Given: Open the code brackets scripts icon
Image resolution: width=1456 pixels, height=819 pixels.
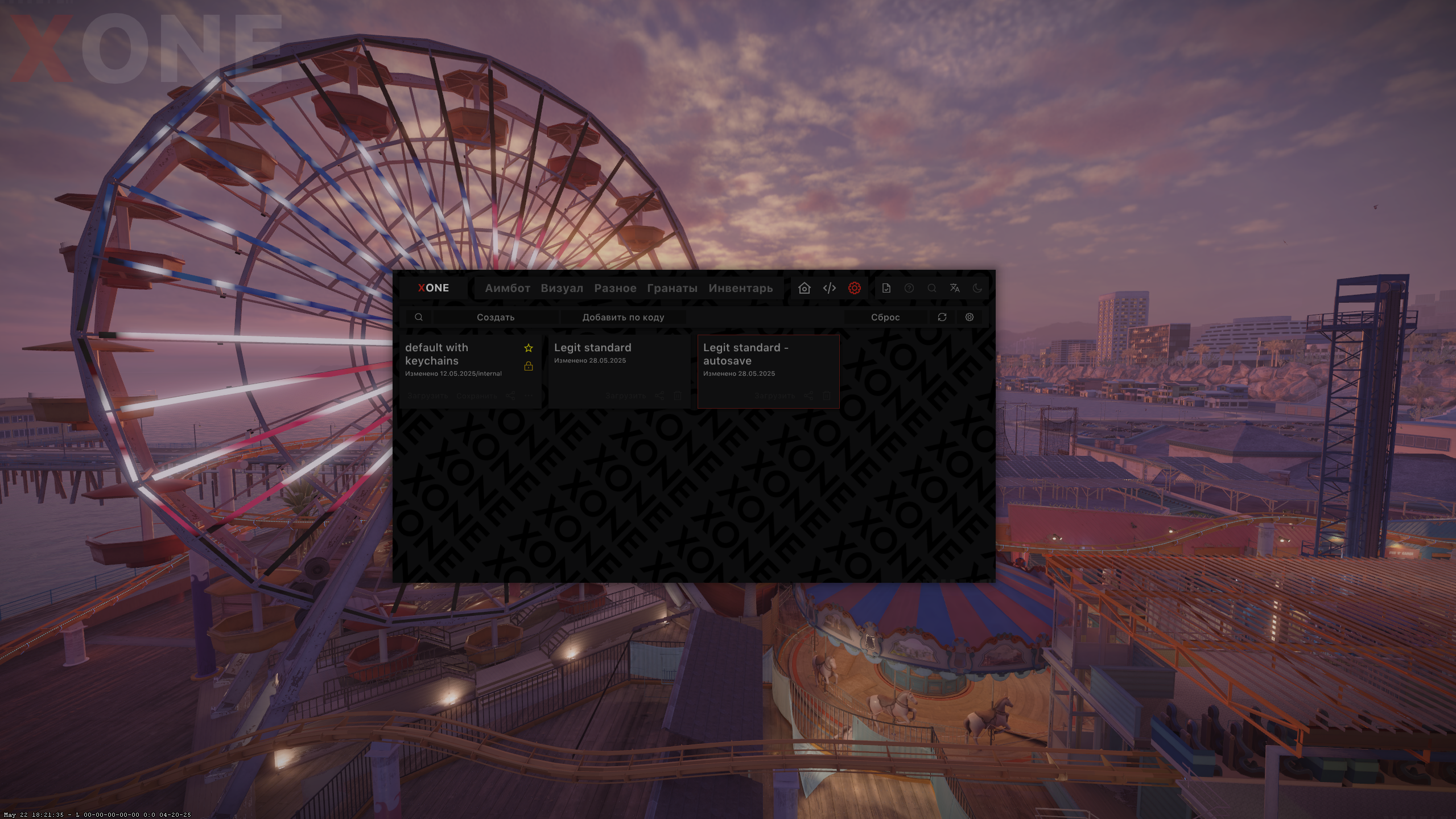Looking at the screenshot, I should (x=829, y=288).
